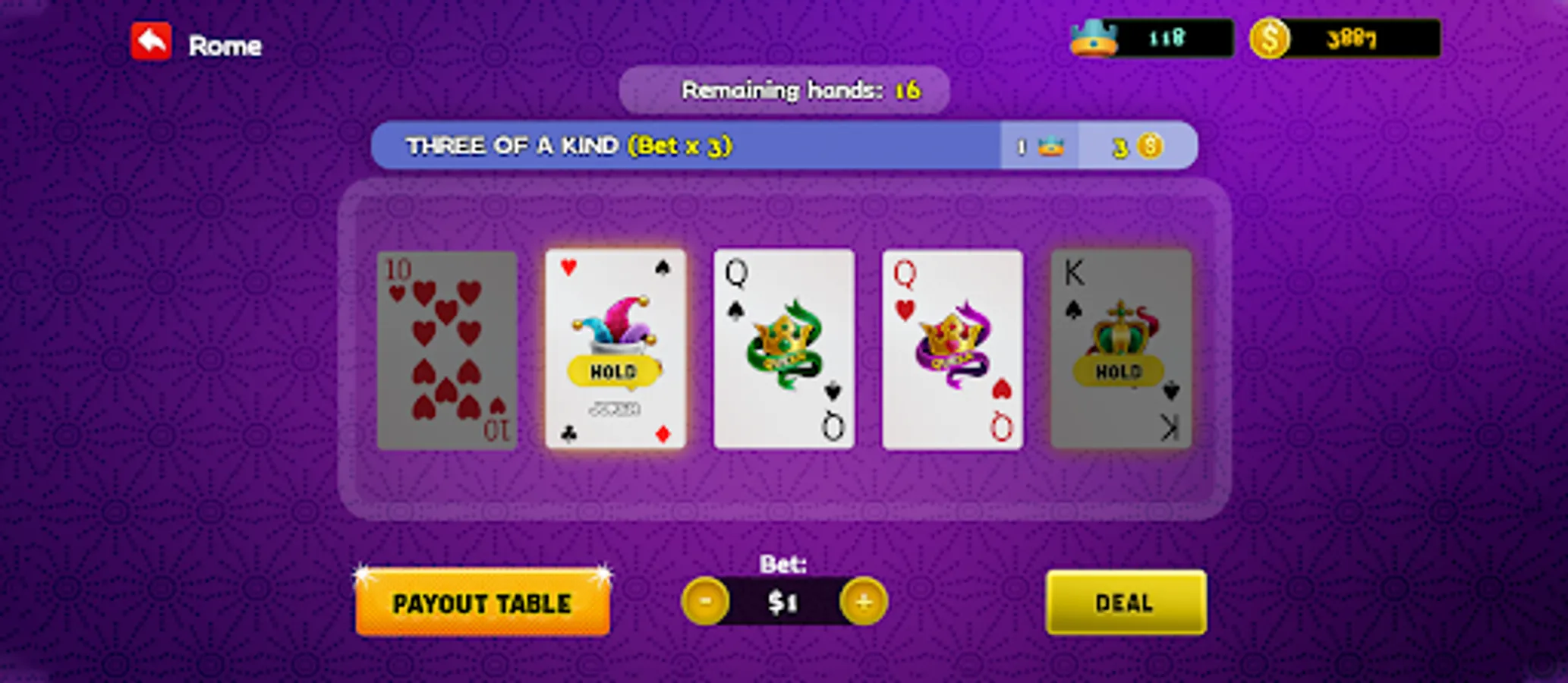
Task: Click the crown currency icon
Action: coord(1091,39)
